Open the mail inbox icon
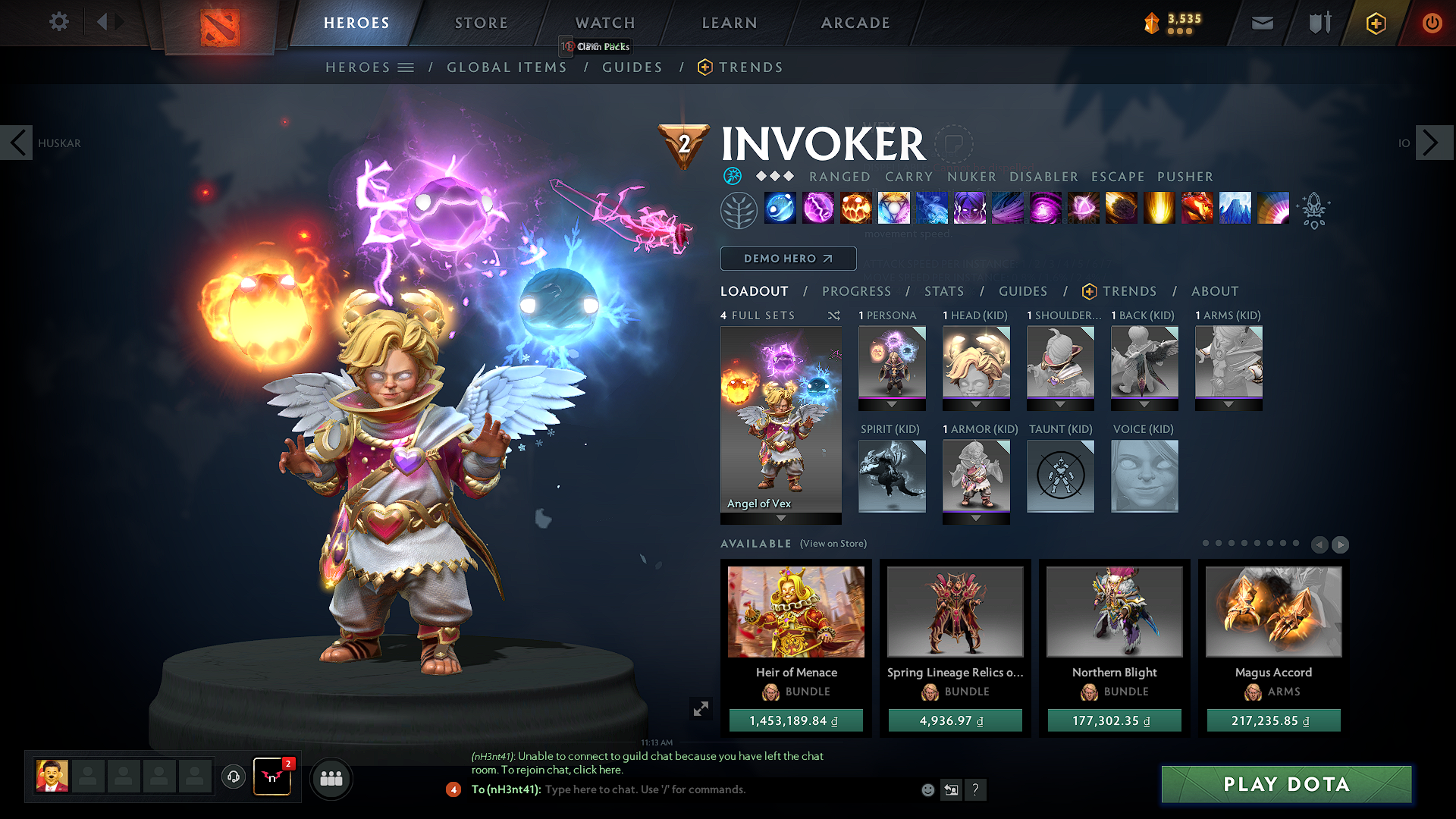Viewport: 1456px width, 819px height. coord(1261,23)
